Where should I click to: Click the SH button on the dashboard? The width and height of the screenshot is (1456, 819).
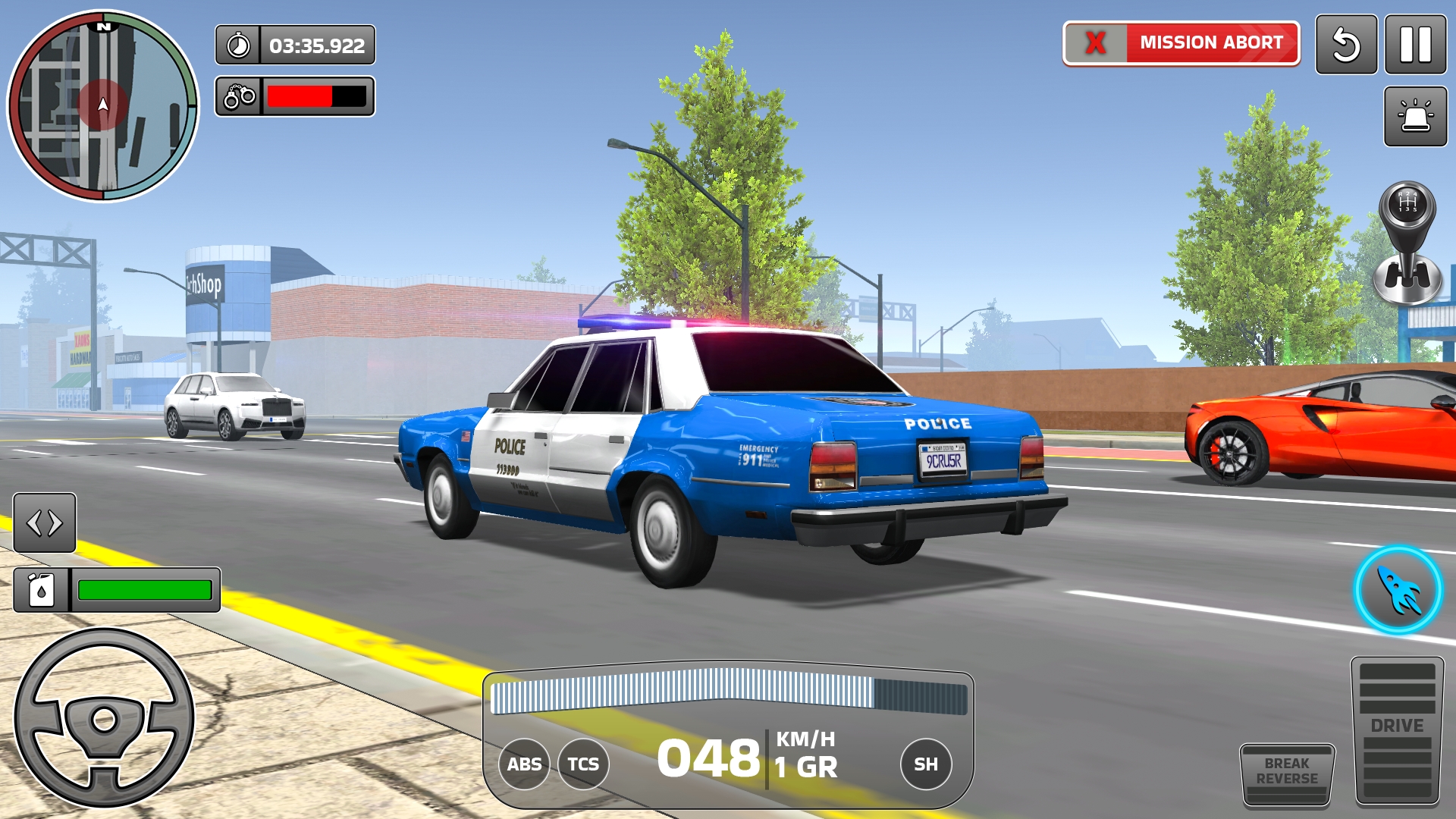point(925,764)
